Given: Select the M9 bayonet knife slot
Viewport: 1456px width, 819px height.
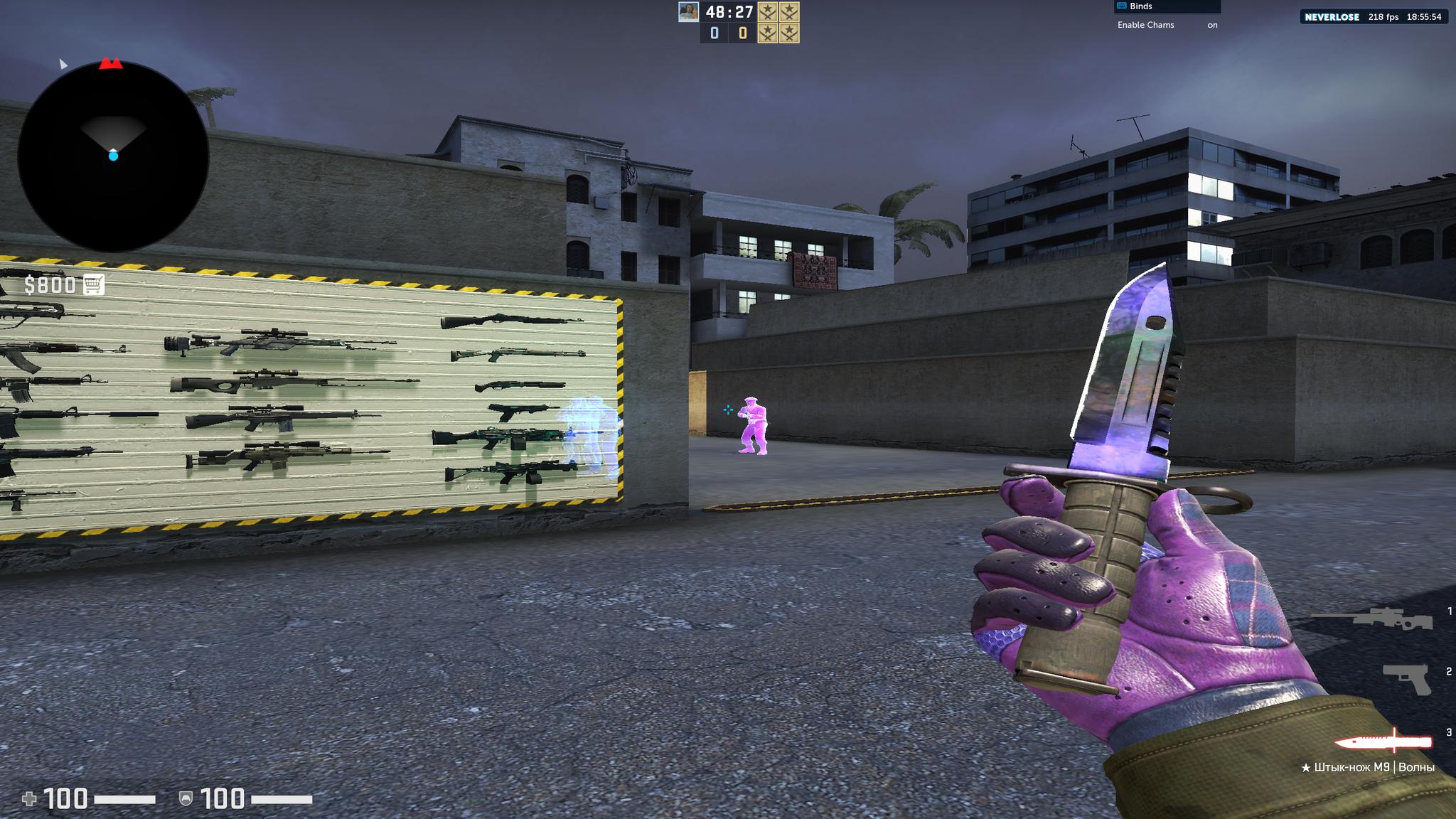Looking at the screenshot, I should pyautogui.click(x=1383, y=742).
